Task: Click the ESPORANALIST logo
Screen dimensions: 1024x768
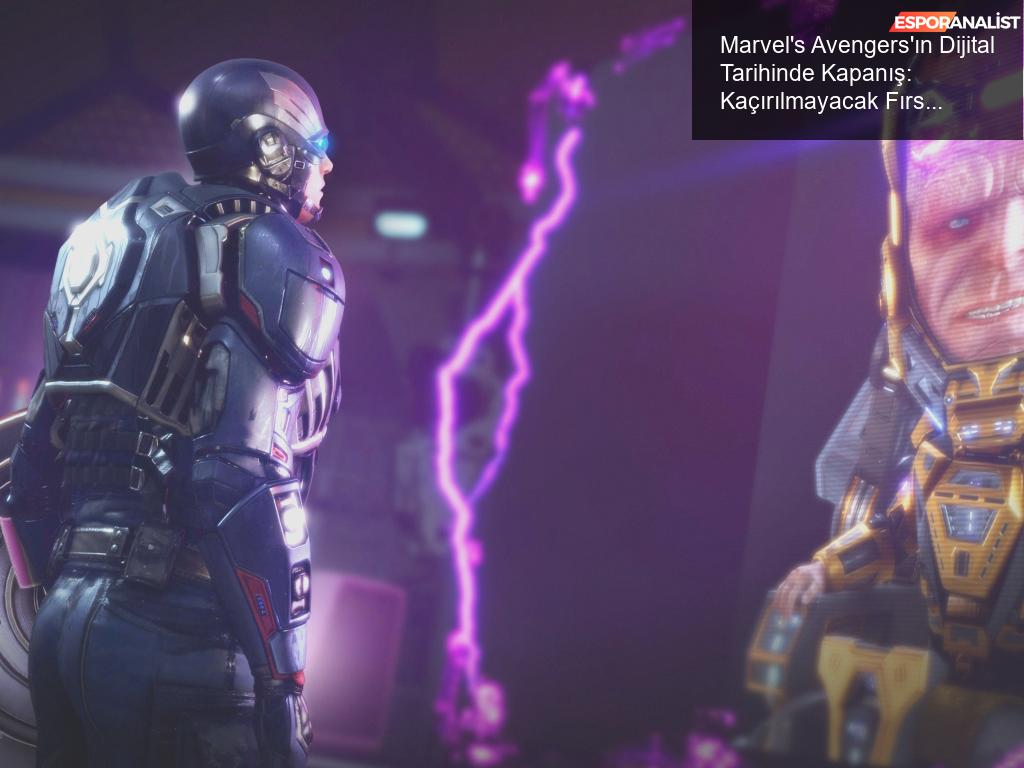Action: pyautogui.click(x=955, y=21)
